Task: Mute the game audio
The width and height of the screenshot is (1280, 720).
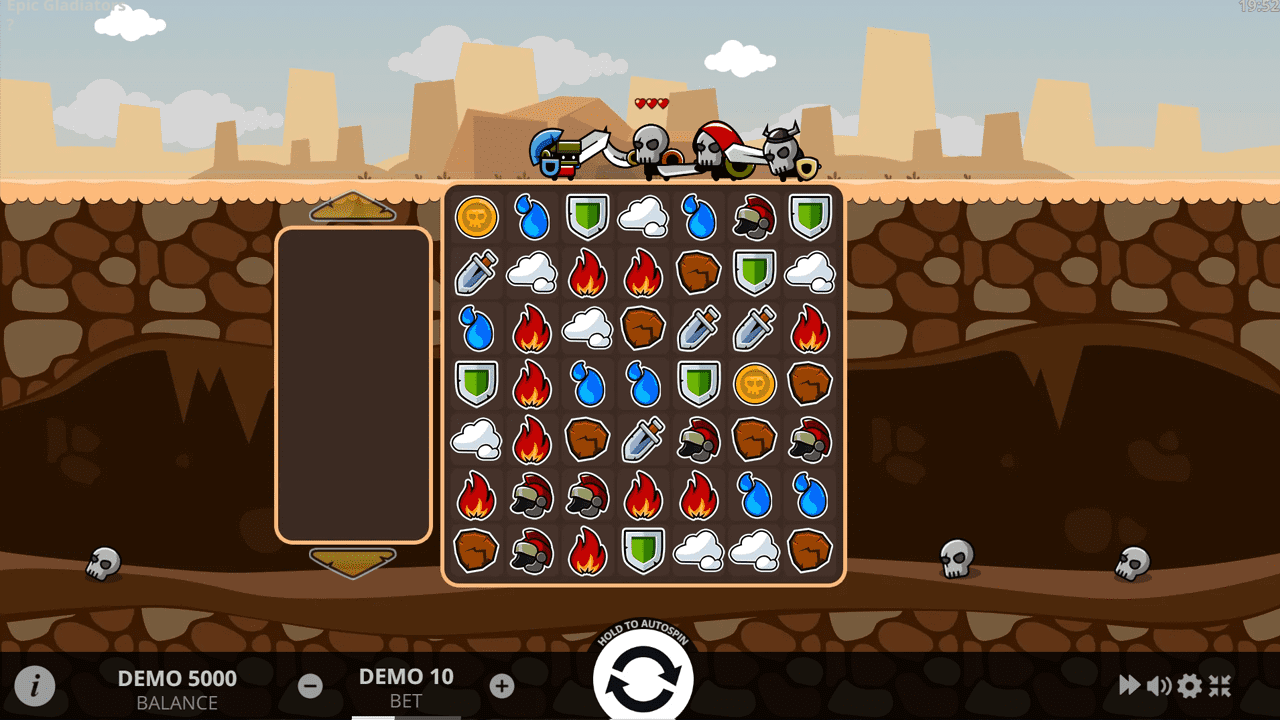Action: (x=1159, y=686)
